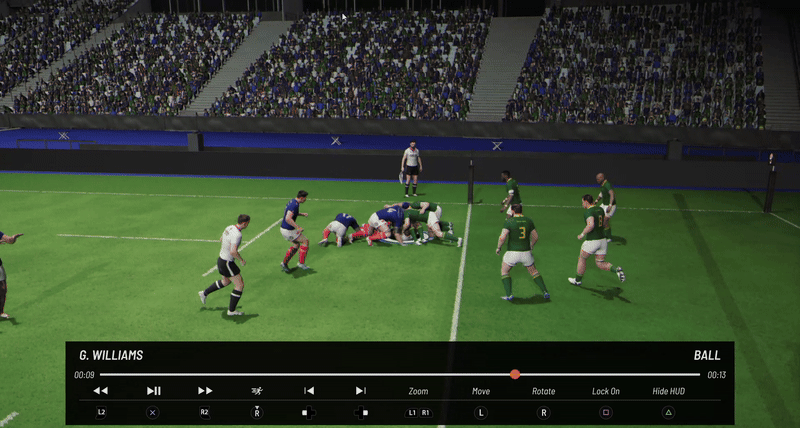800x428 pixels.
Task: Select the Zoom camera control
Action: 418,391
